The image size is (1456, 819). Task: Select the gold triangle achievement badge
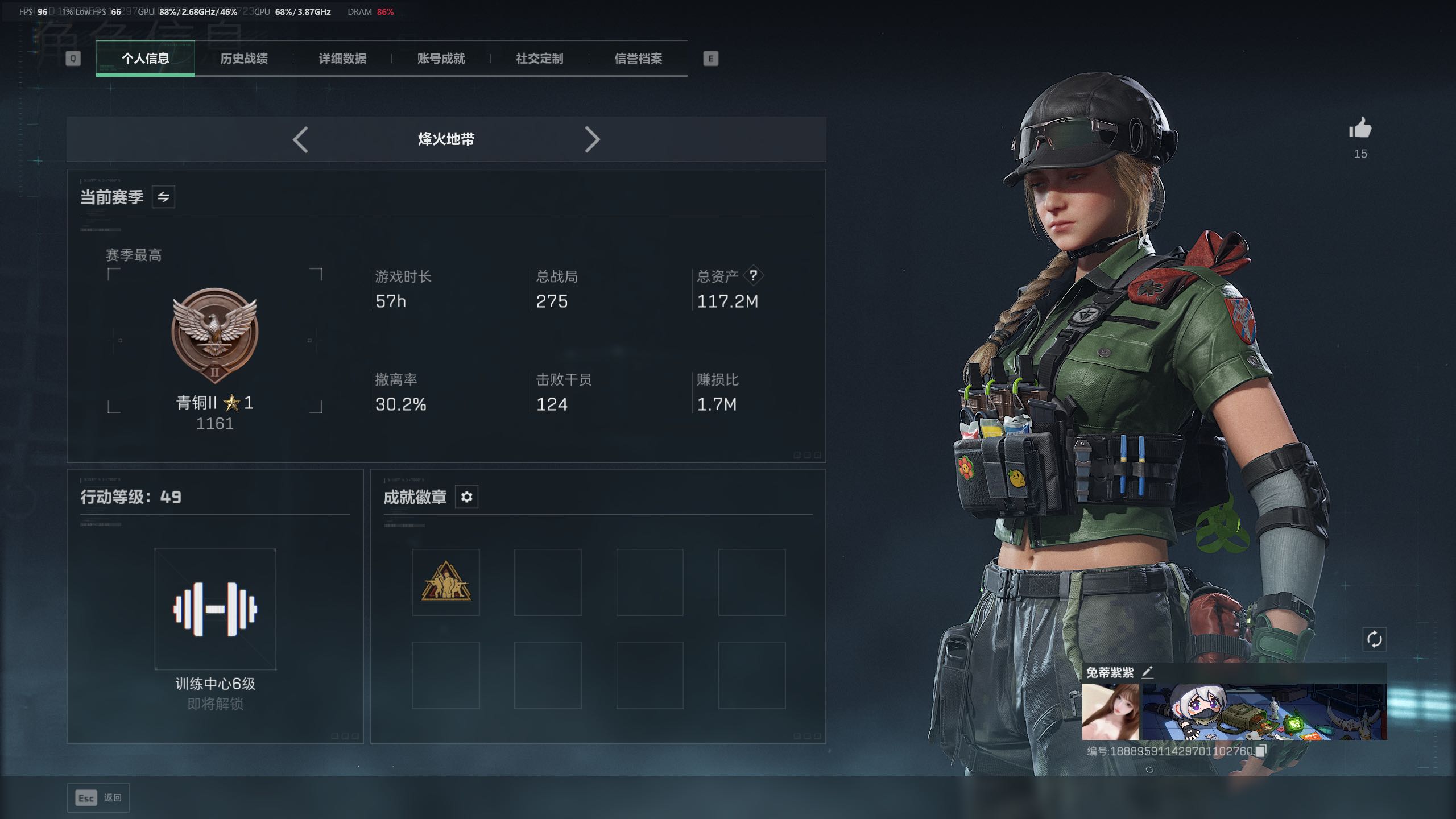point(446,582)
